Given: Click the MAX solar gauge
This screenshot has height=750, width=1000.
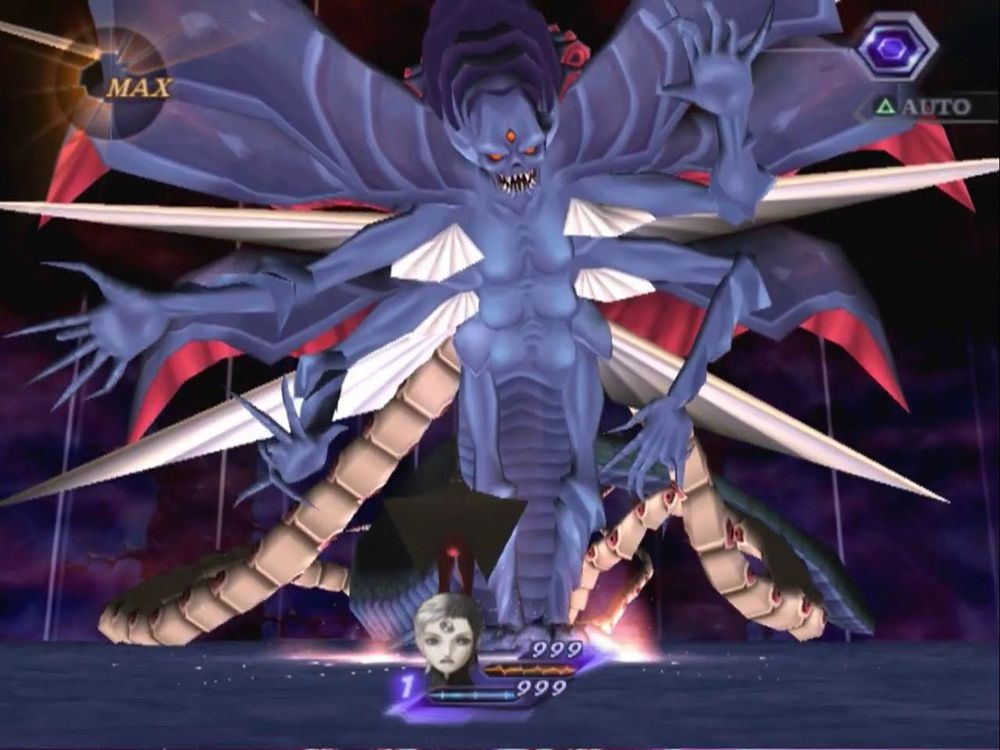Looking at the screenshot, I should (125, 85).
